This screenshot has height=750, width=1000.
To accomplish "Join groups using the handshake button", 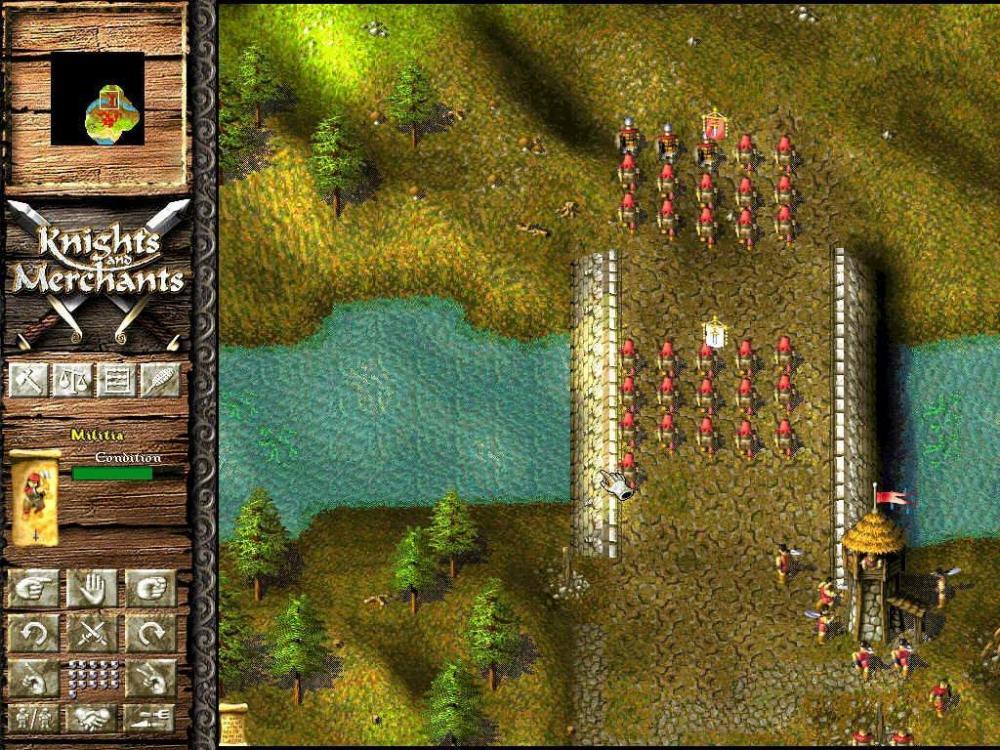I will [92, 718].
